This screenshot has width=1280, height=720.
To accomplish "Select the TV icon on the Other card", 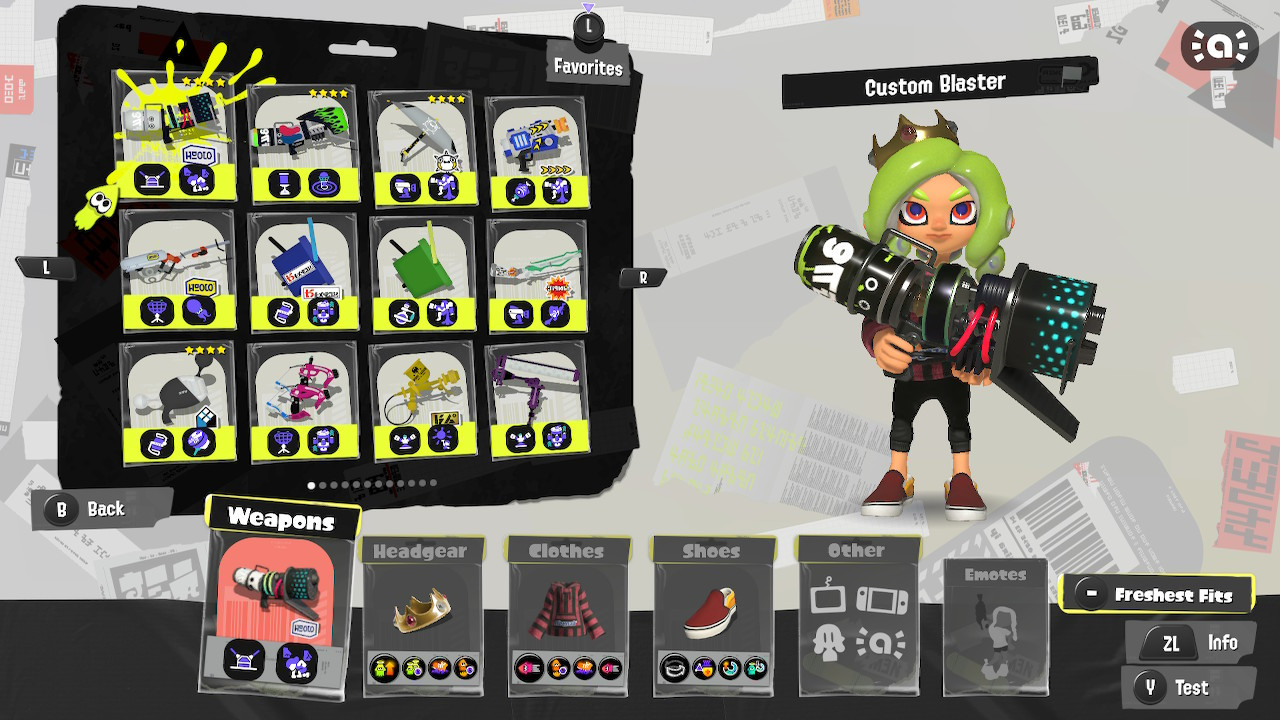I will click(x=827, y=598).
